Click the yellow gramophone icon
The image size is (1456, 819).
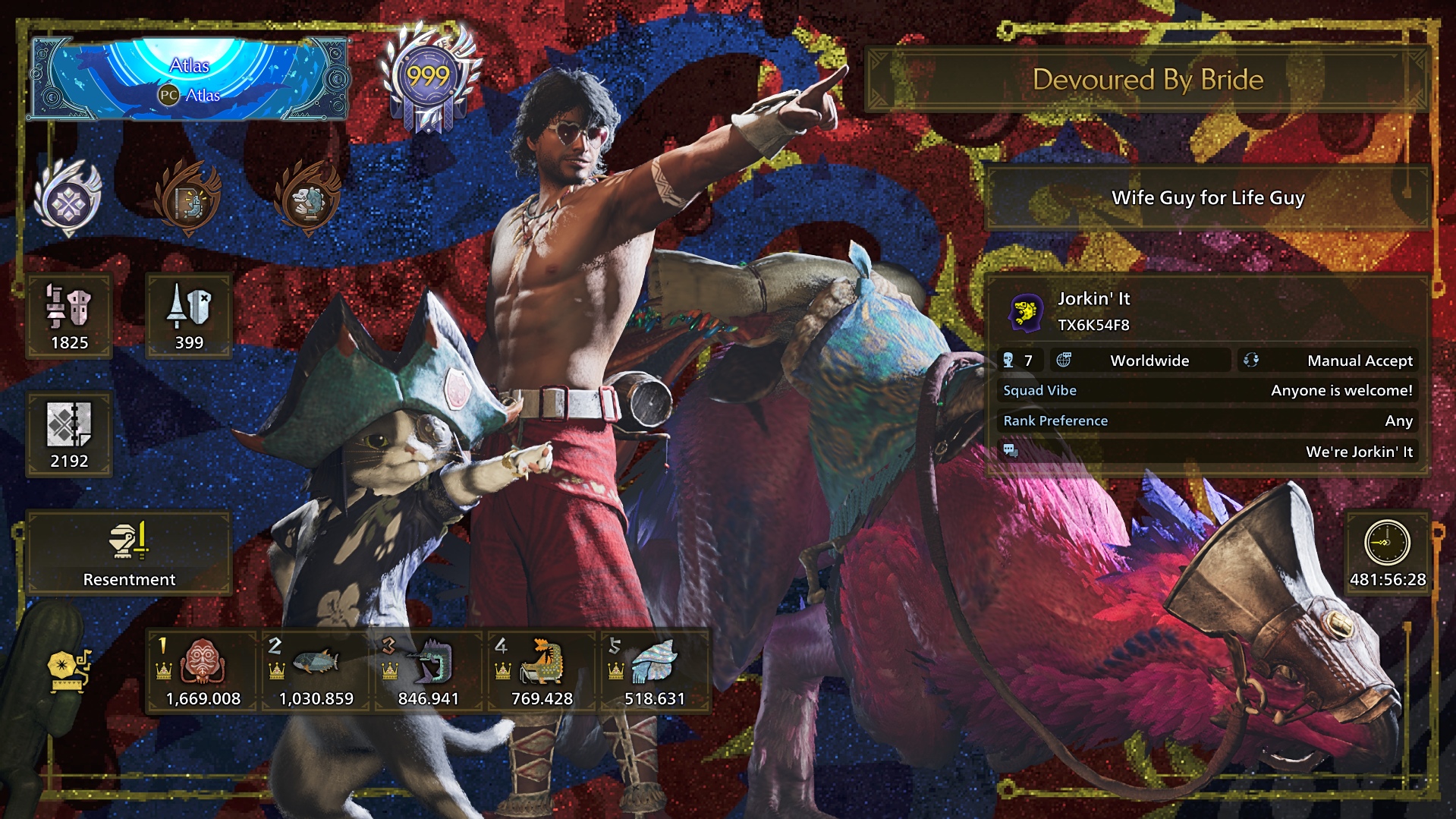(x=69, y=669)
